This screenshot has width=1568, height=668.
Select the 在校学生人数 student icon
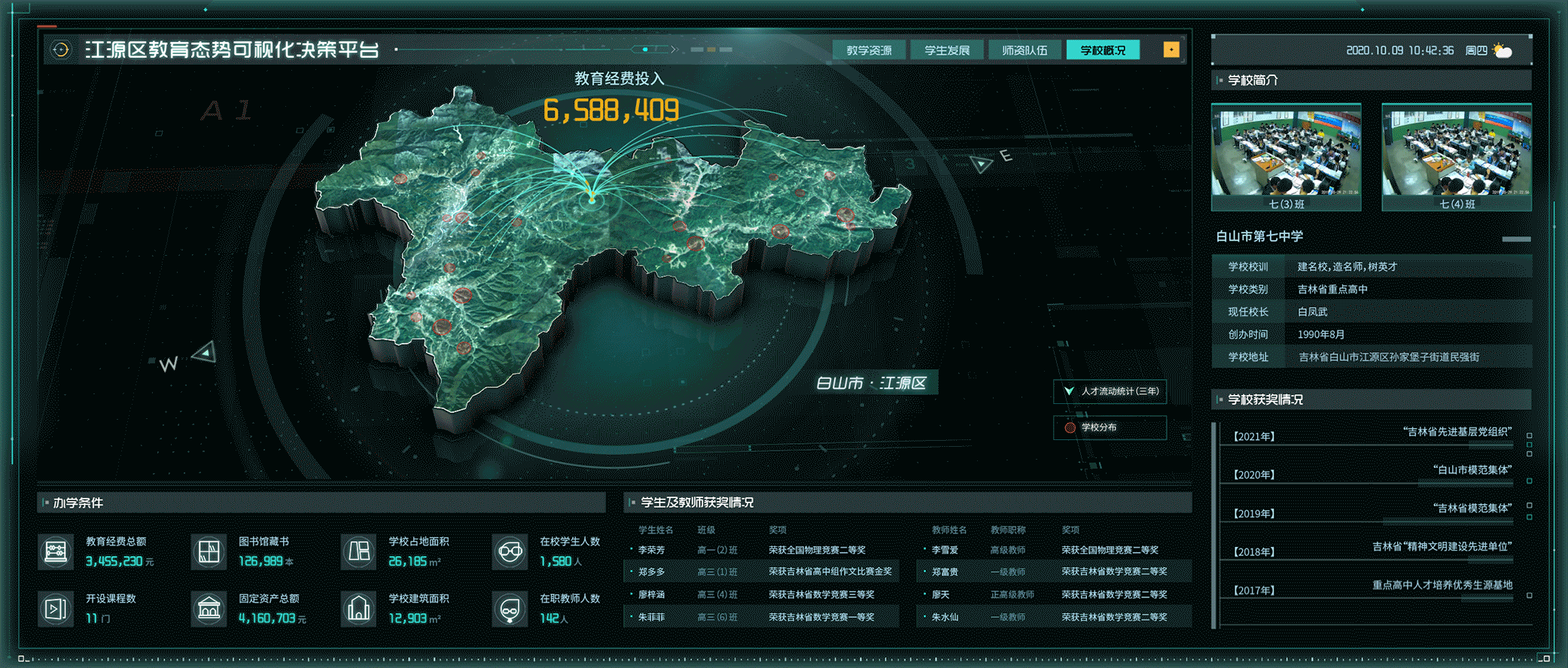tap(510, 551)
